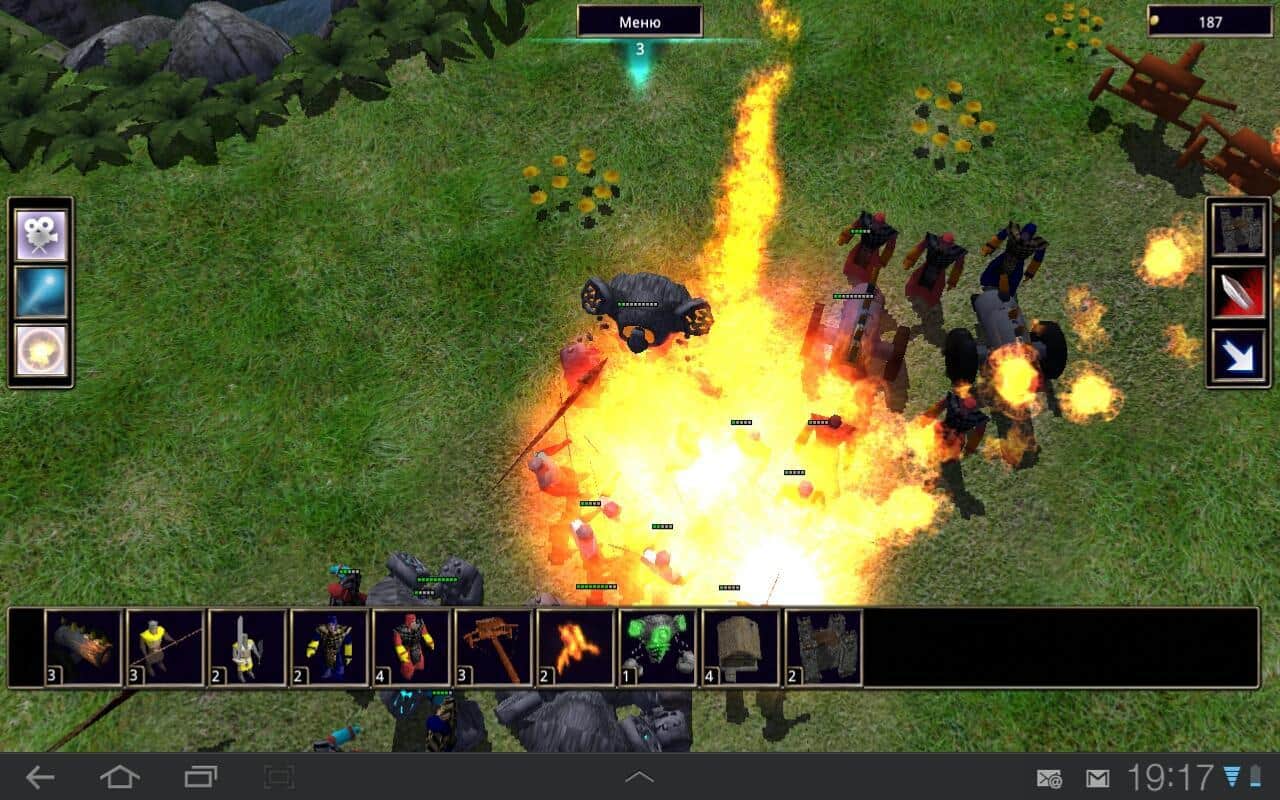Click the white diagonal arrow icon
Screen dimensions: 1280x800
1238,352
